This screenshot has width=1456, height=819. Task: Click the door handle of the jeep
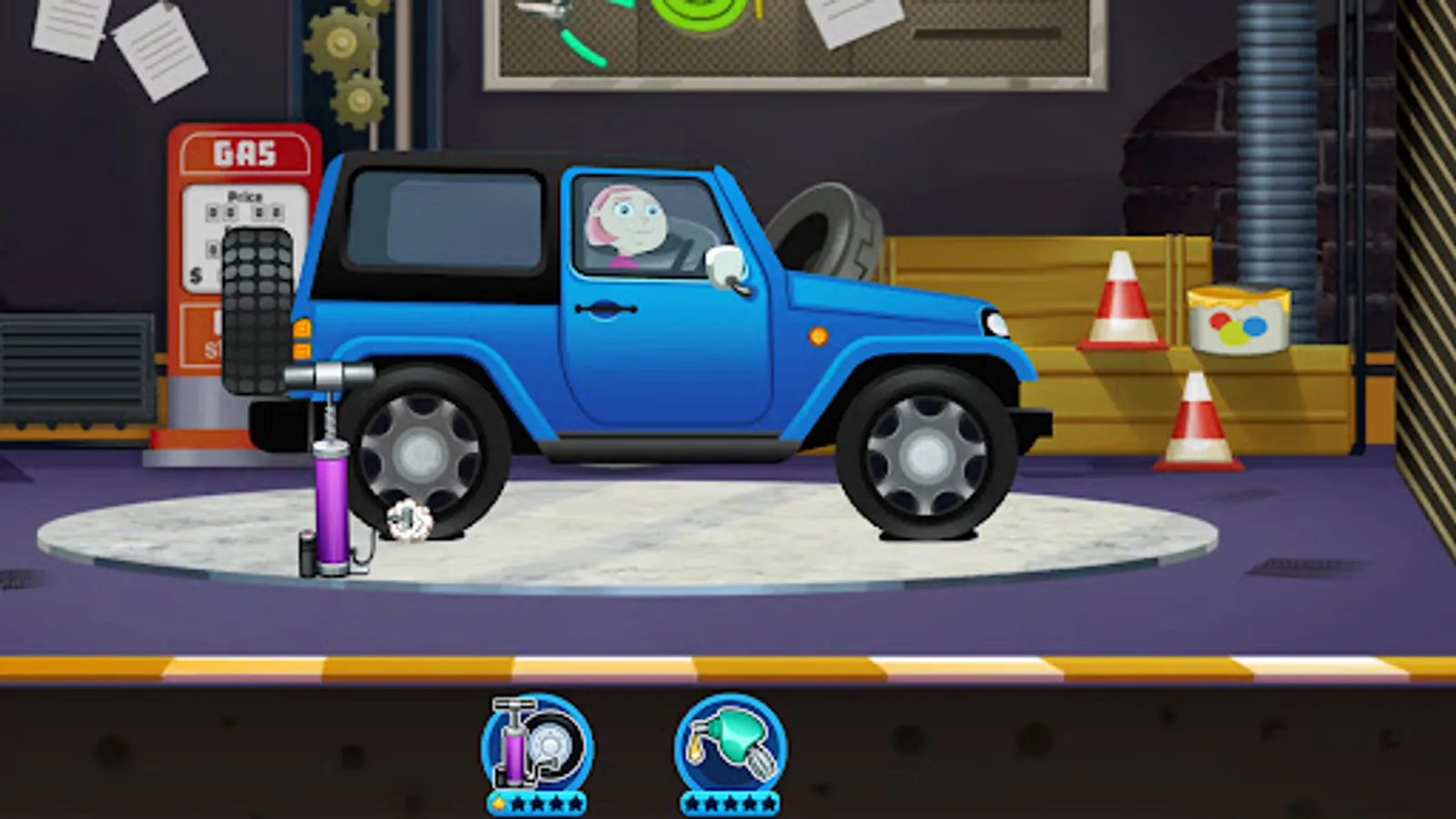[605, 309]
